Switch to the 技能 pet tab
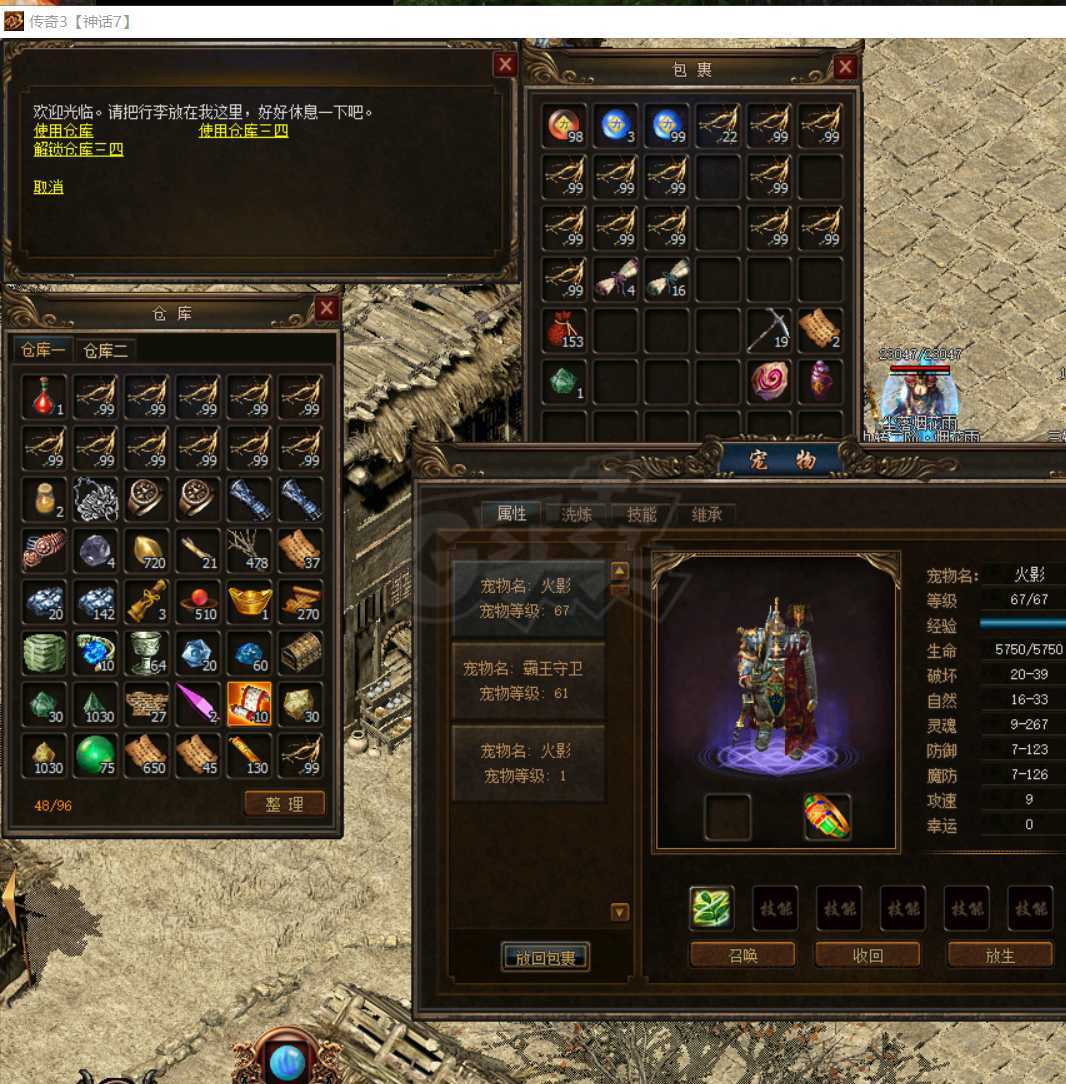This screenshot has width=1066, height=1084. pos(641,514)
